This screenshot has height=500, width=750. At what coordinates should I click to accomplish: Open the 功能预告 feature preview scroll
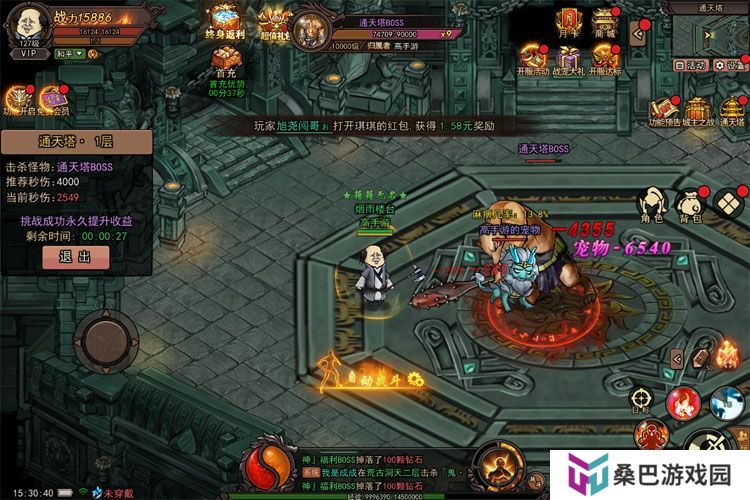(x=665, y=111)
